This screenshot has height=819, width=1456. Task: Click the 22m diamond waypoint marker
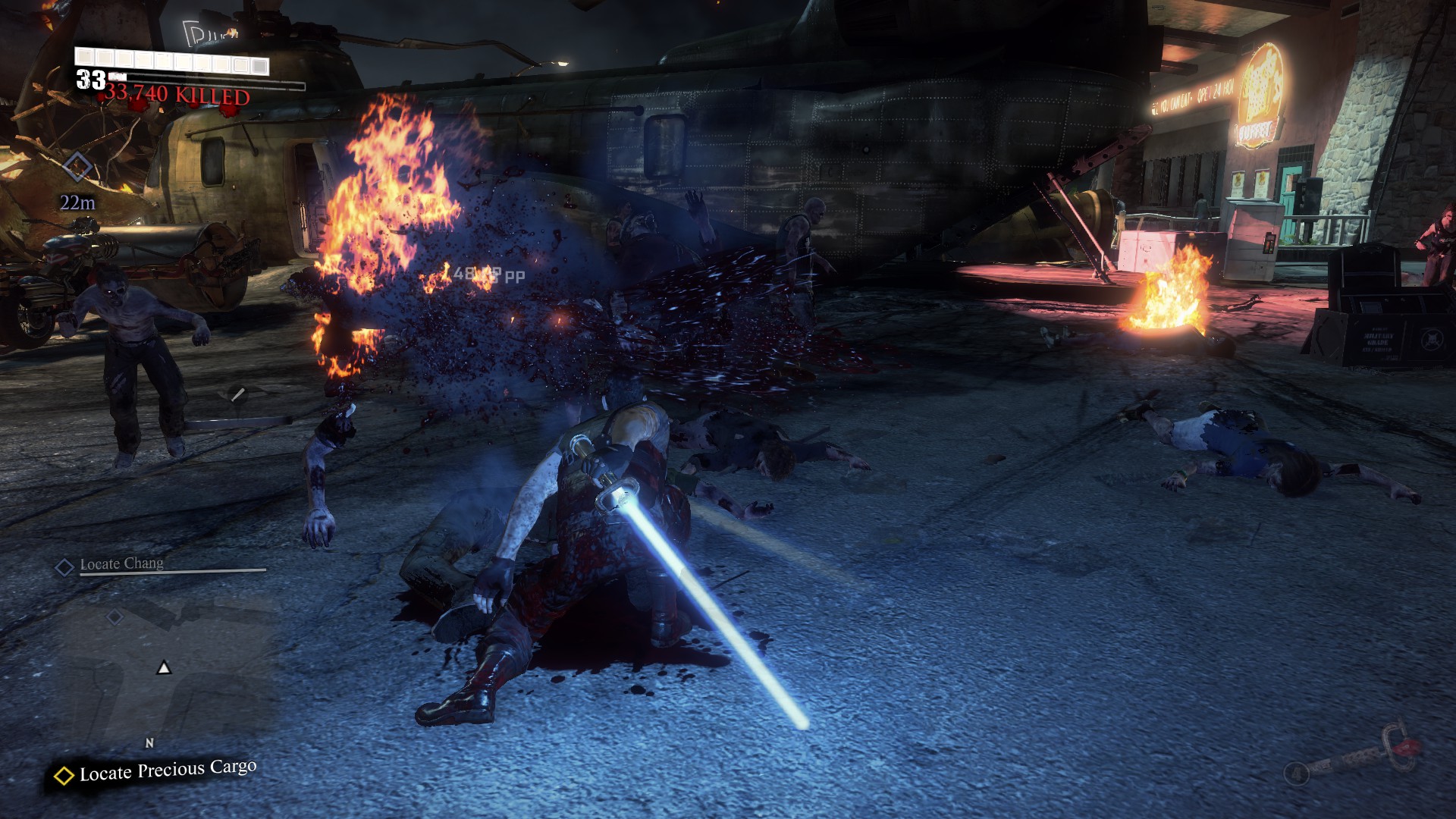(x=77, y=166)
